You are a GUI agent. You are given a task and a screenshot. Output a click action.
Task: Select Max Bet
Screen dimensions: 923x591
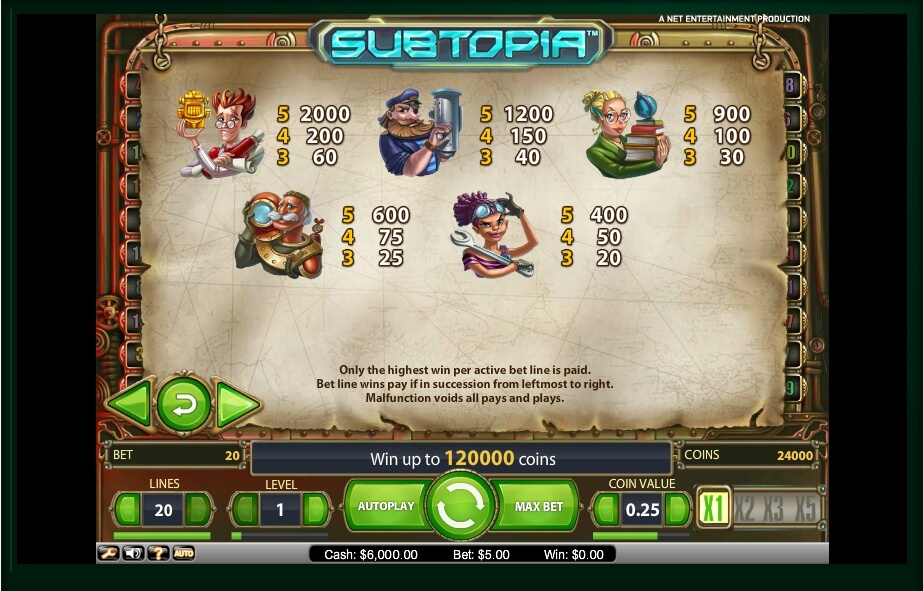[x=539, y=506]
